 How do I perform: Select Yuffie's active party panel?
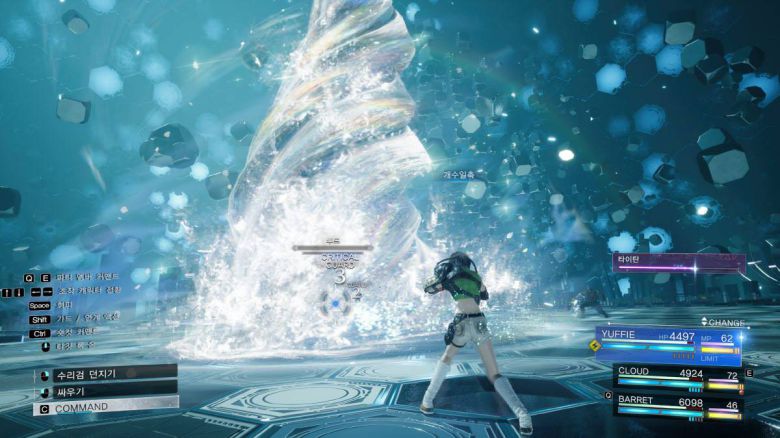(x=668, y=342)
